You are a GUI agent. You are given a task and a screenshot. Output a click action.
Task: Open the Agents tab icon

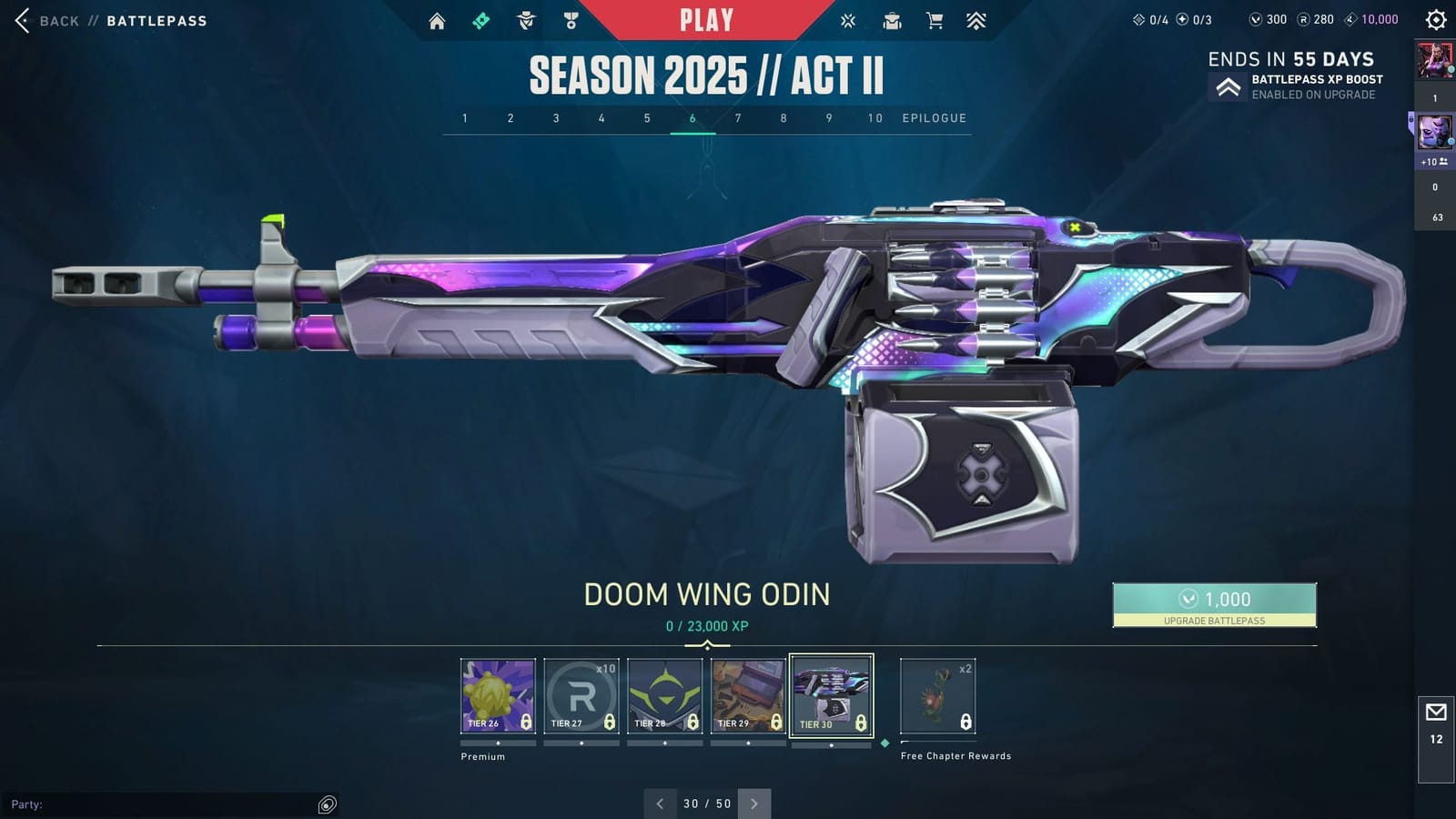coord(526,20)
